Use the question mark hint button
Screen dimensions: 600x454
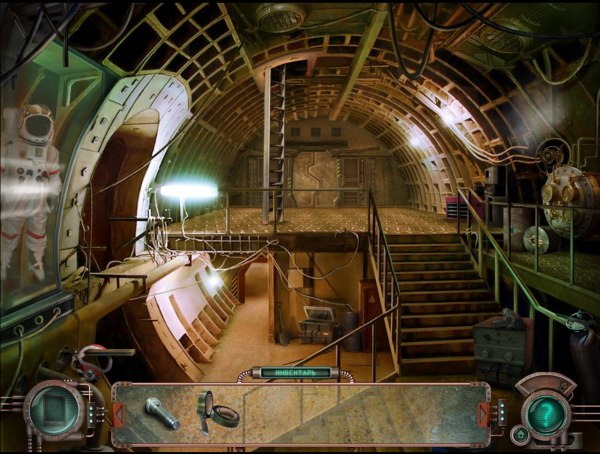(x=546, y=411)
